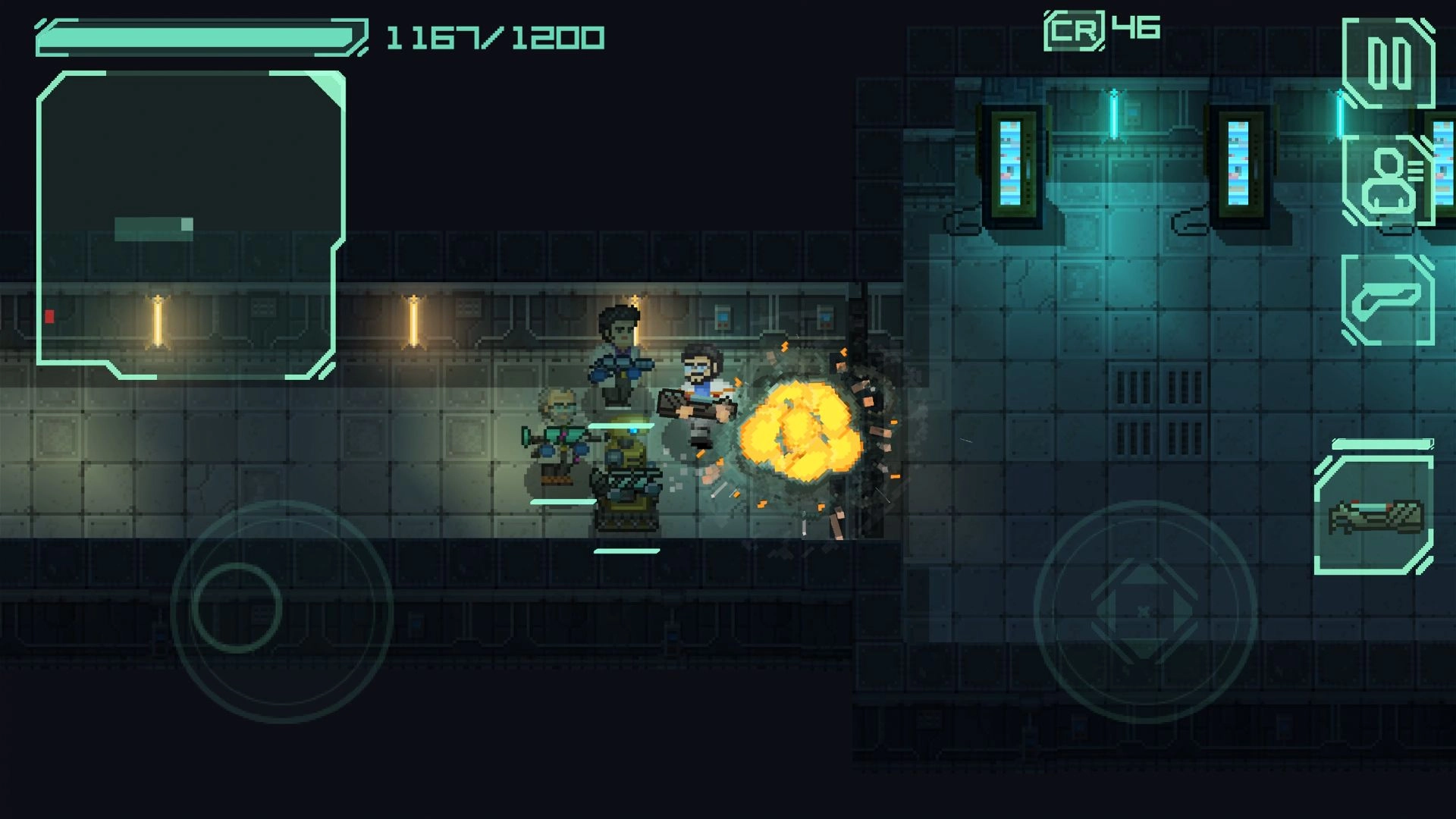Tap the right aim-fire joystick
The height and width of the screenshot is (819, 1456).
1144,611
